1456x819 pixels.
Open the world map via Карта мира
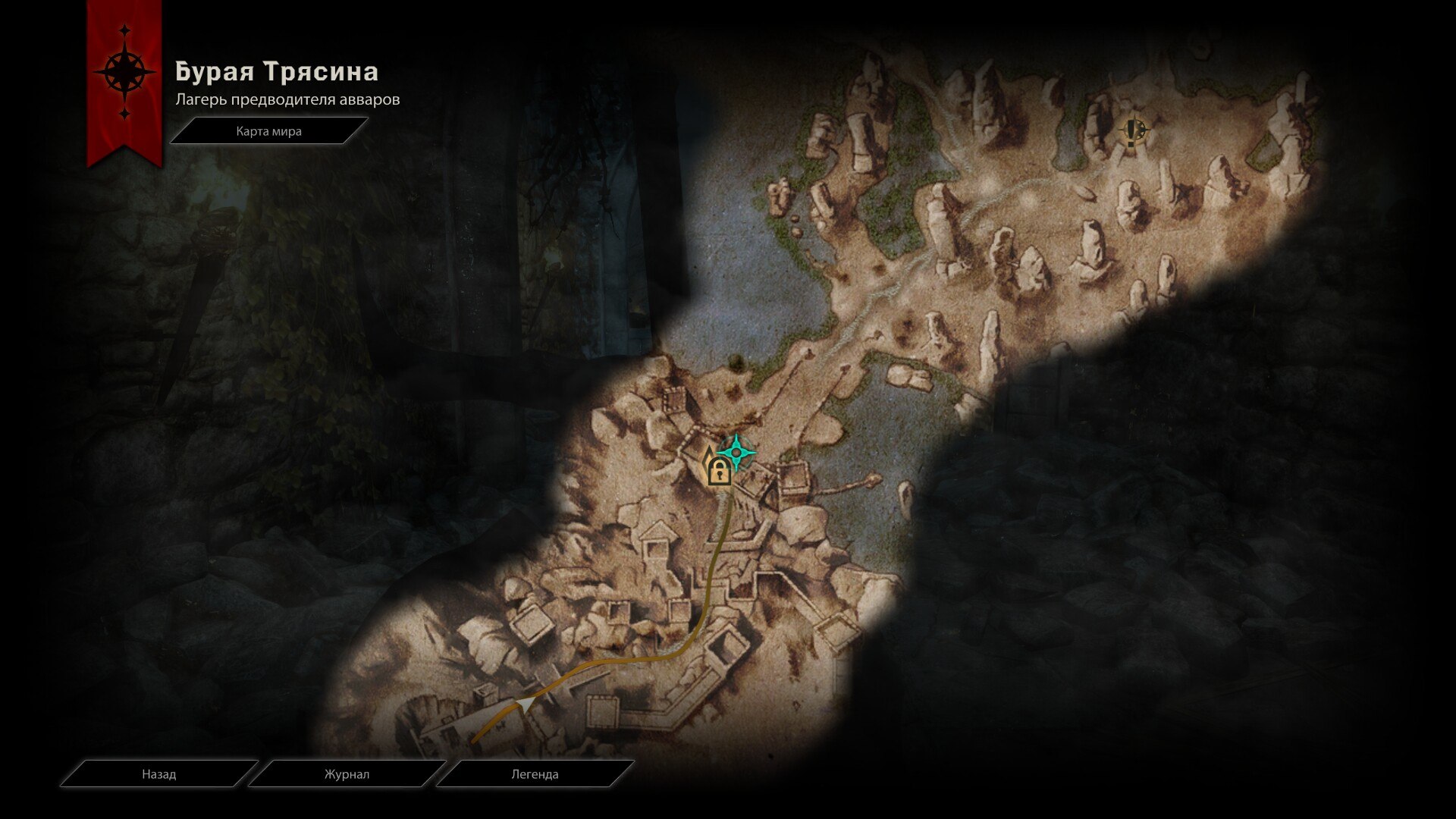(x=268, y=131)
